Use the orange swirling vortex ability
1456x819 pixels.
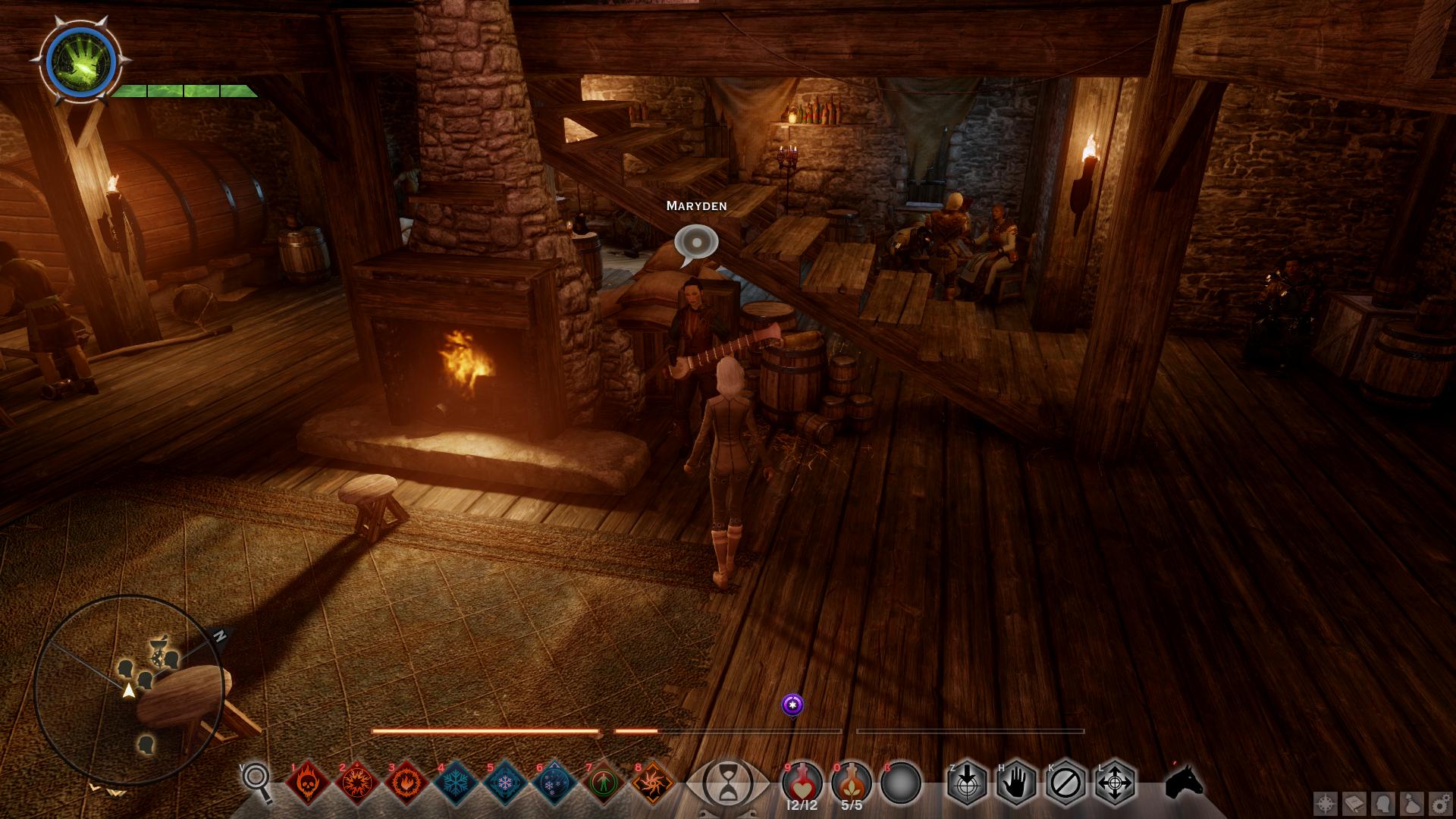[x=653, y=782]
